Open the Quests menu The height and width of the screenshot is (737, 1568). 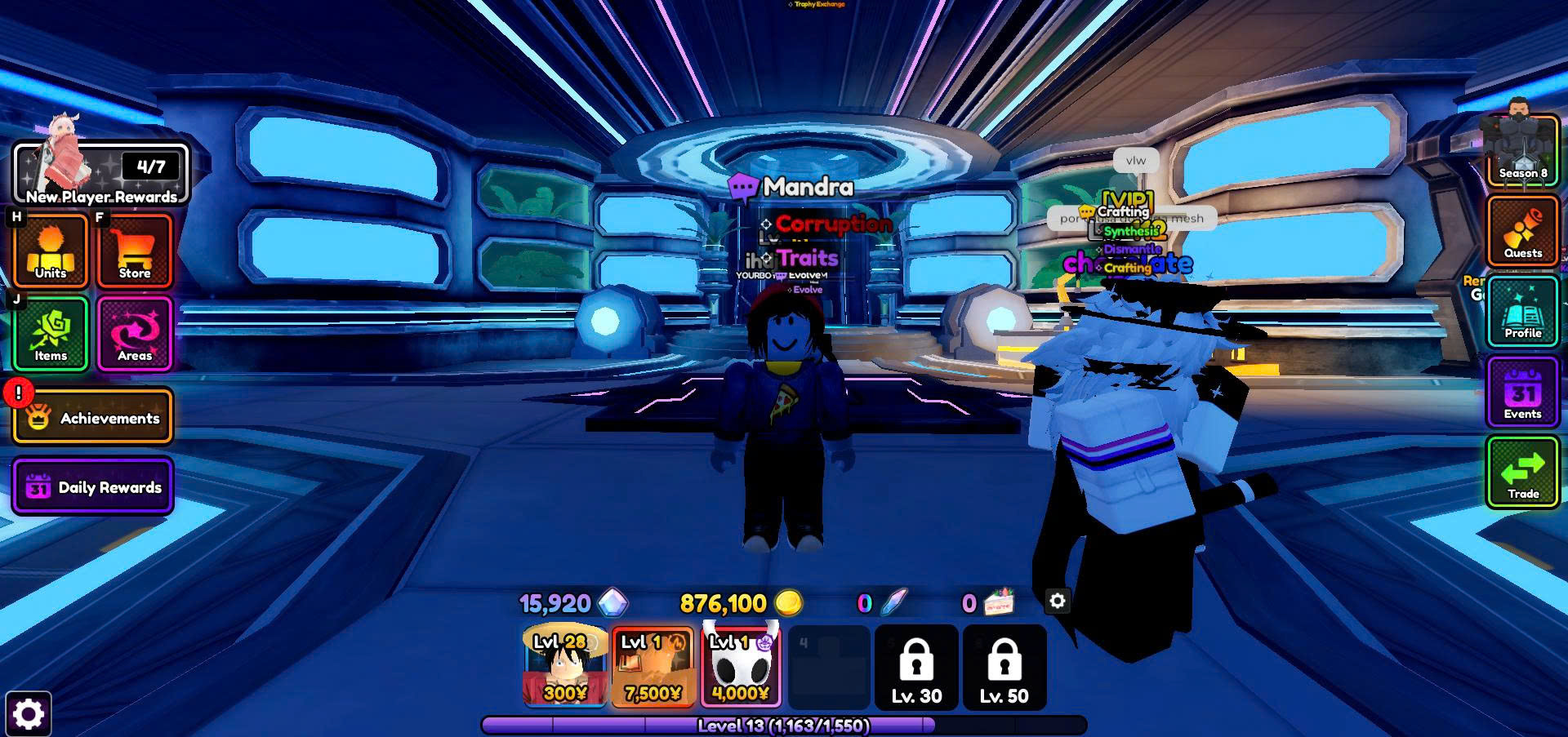click(1523, 232)
